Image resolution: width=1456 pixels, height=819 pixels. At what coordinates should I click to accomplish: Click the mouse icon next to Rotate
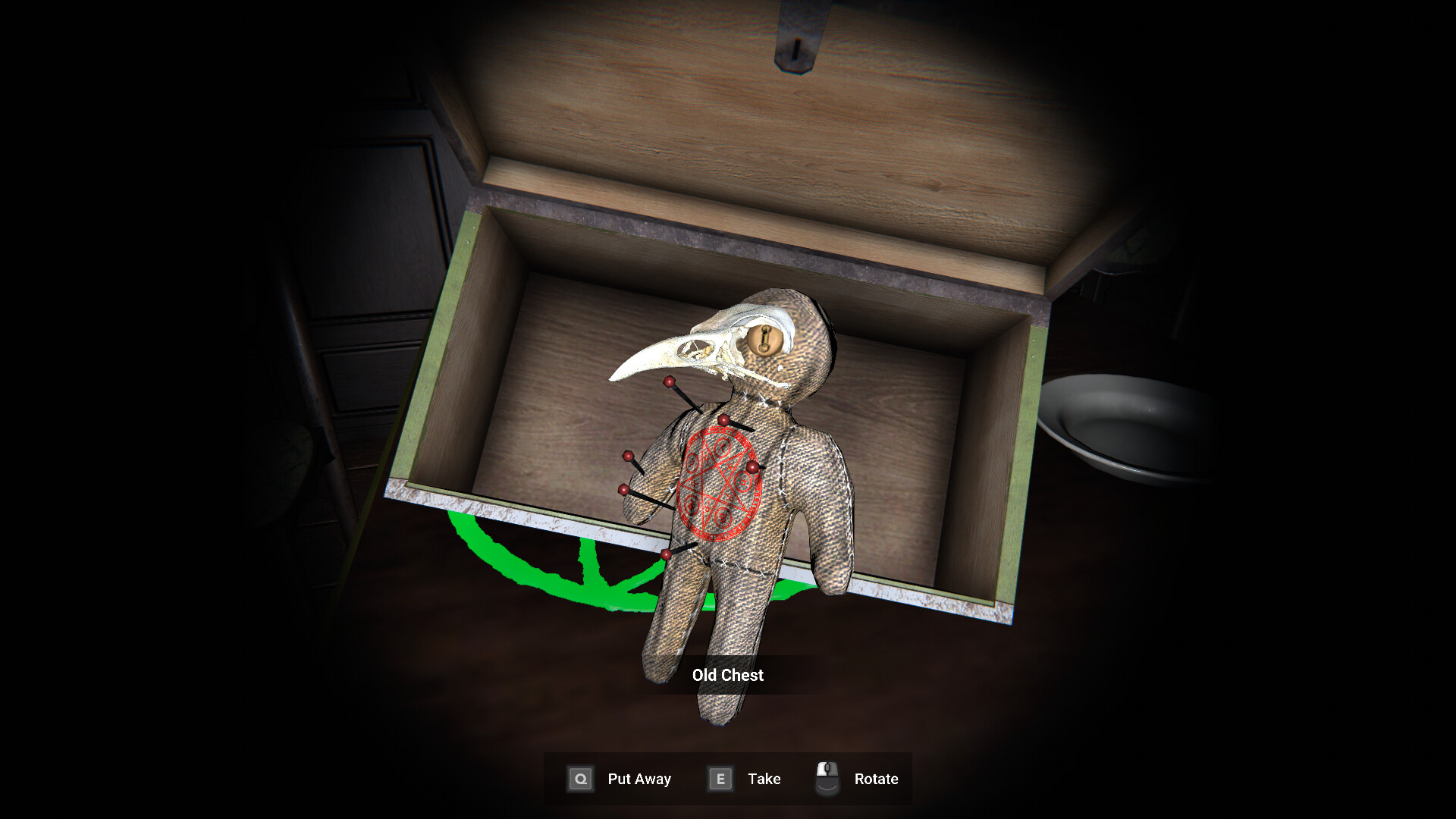pyautogui.click(x=827, y=777)
